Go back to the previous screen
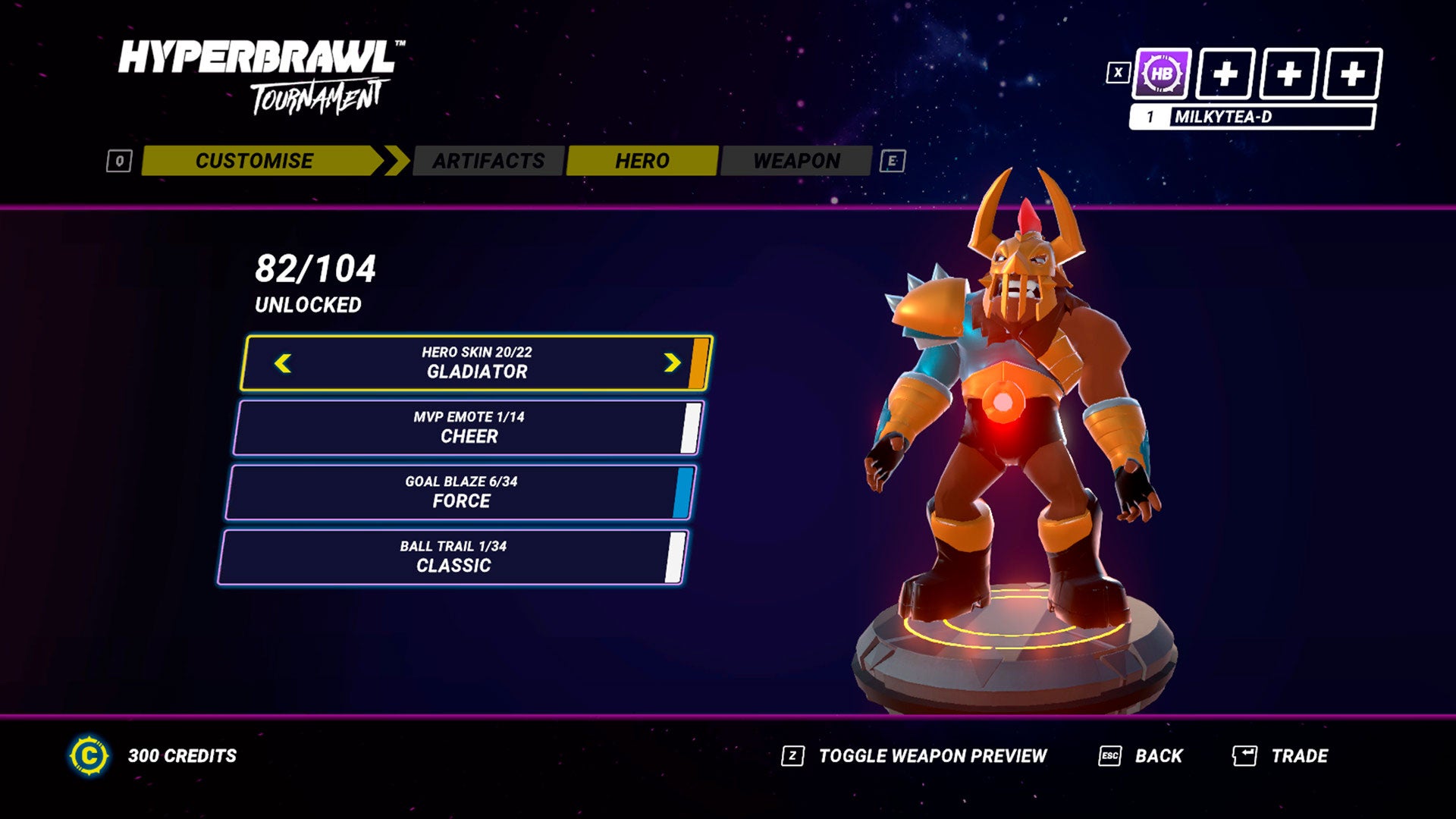 1157,756
